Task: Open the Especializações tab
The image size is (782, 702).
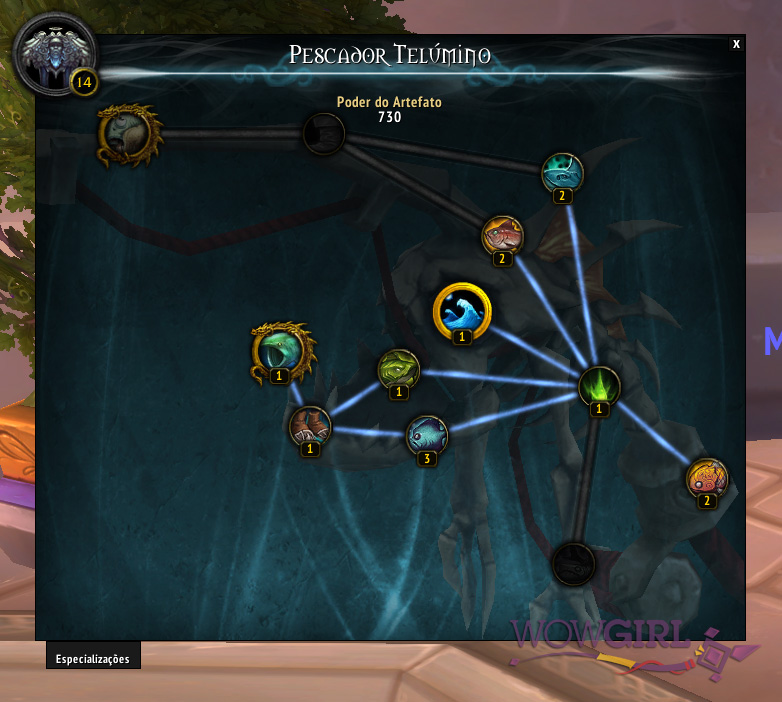Action: (93, 659)
